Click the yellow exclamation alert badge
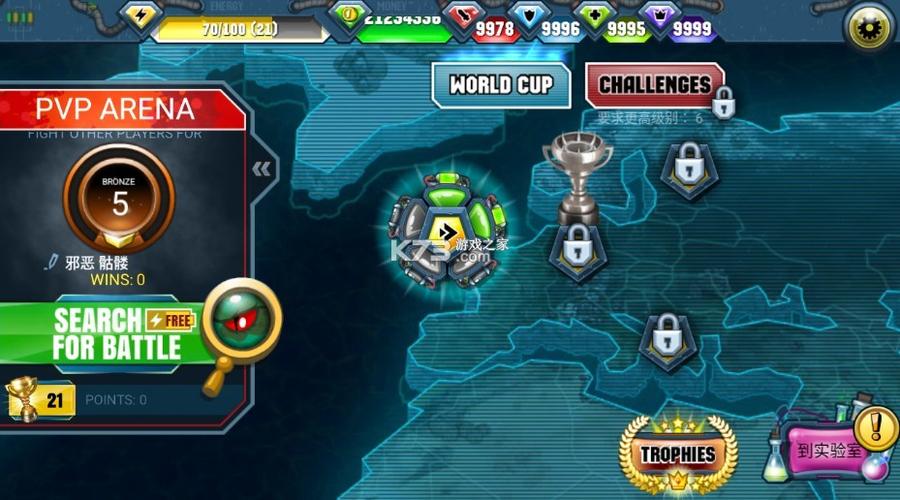900x500 pixels. point(877,428)
